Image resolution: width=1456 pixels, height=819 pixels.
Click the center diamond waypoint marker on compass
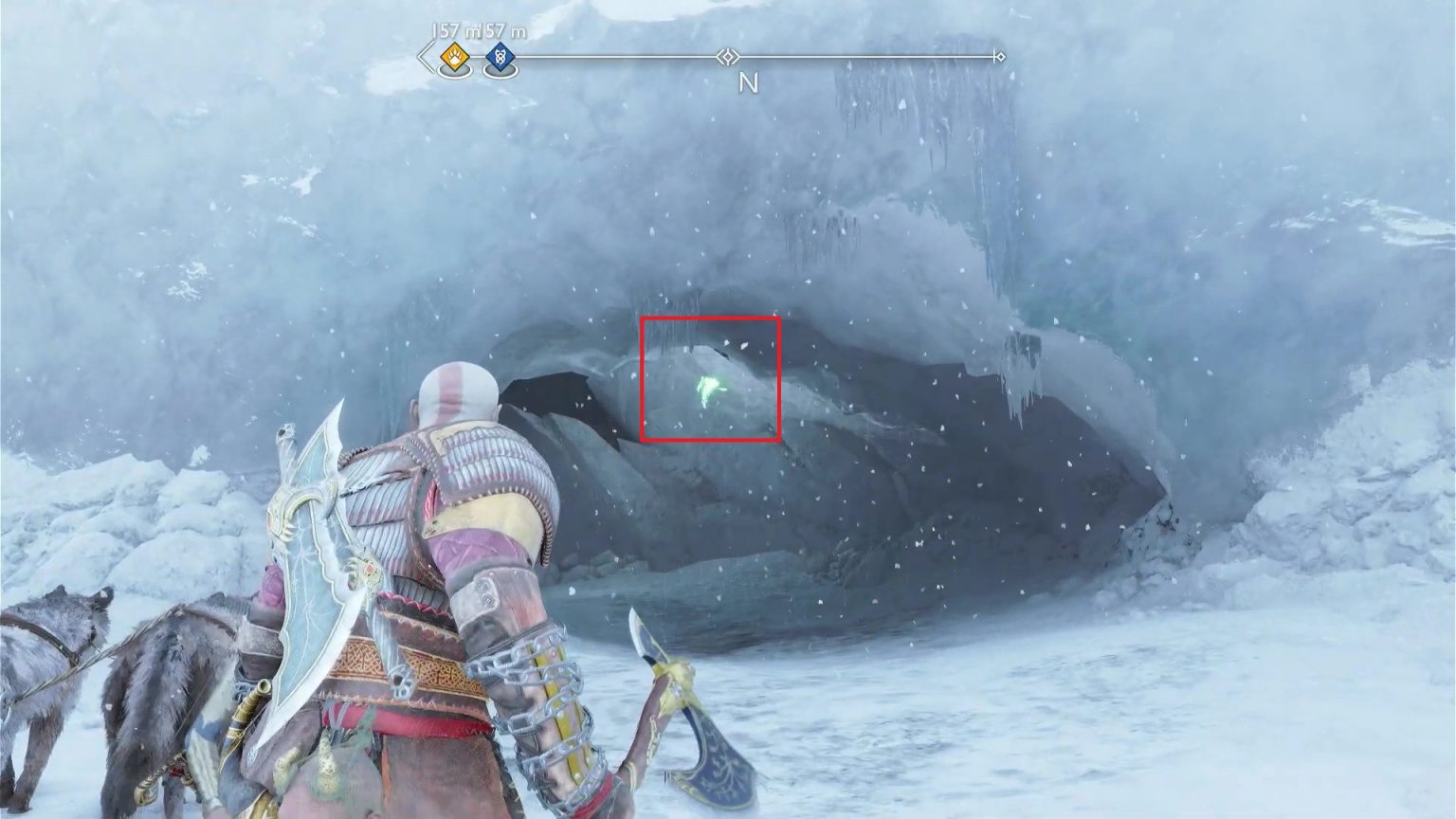[727, 56]
